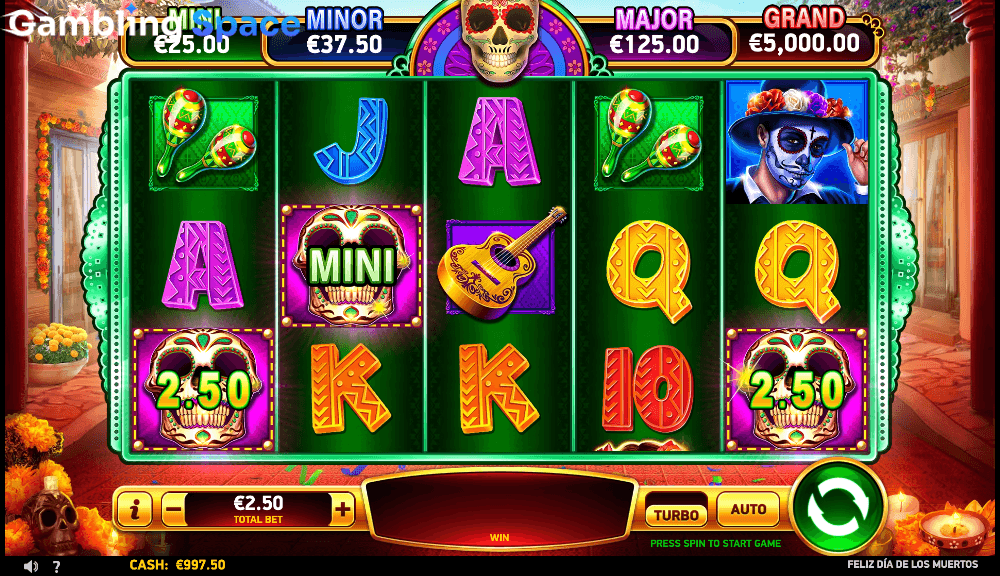
Task: Open help via the question mark
Action: (x=57, y=566)
